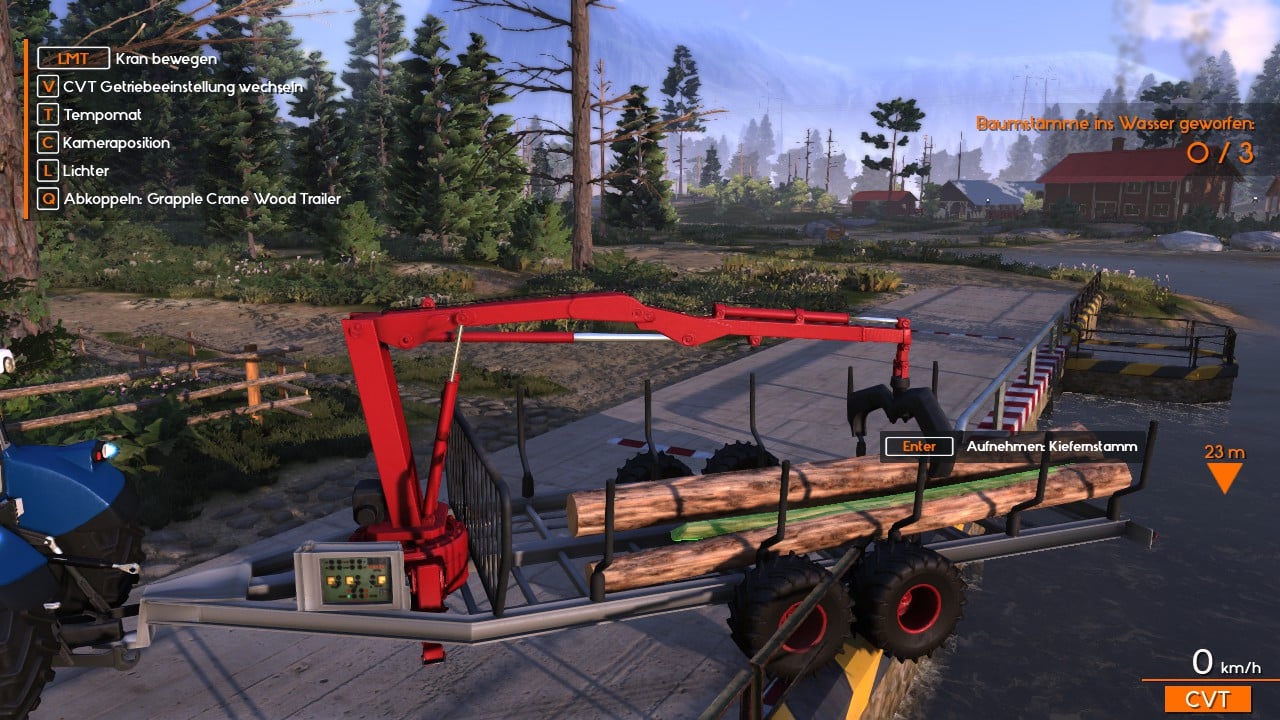Toggle the leftmost lever on the crane control panel
Screen dimensions: 1280x720
(338, 582)
